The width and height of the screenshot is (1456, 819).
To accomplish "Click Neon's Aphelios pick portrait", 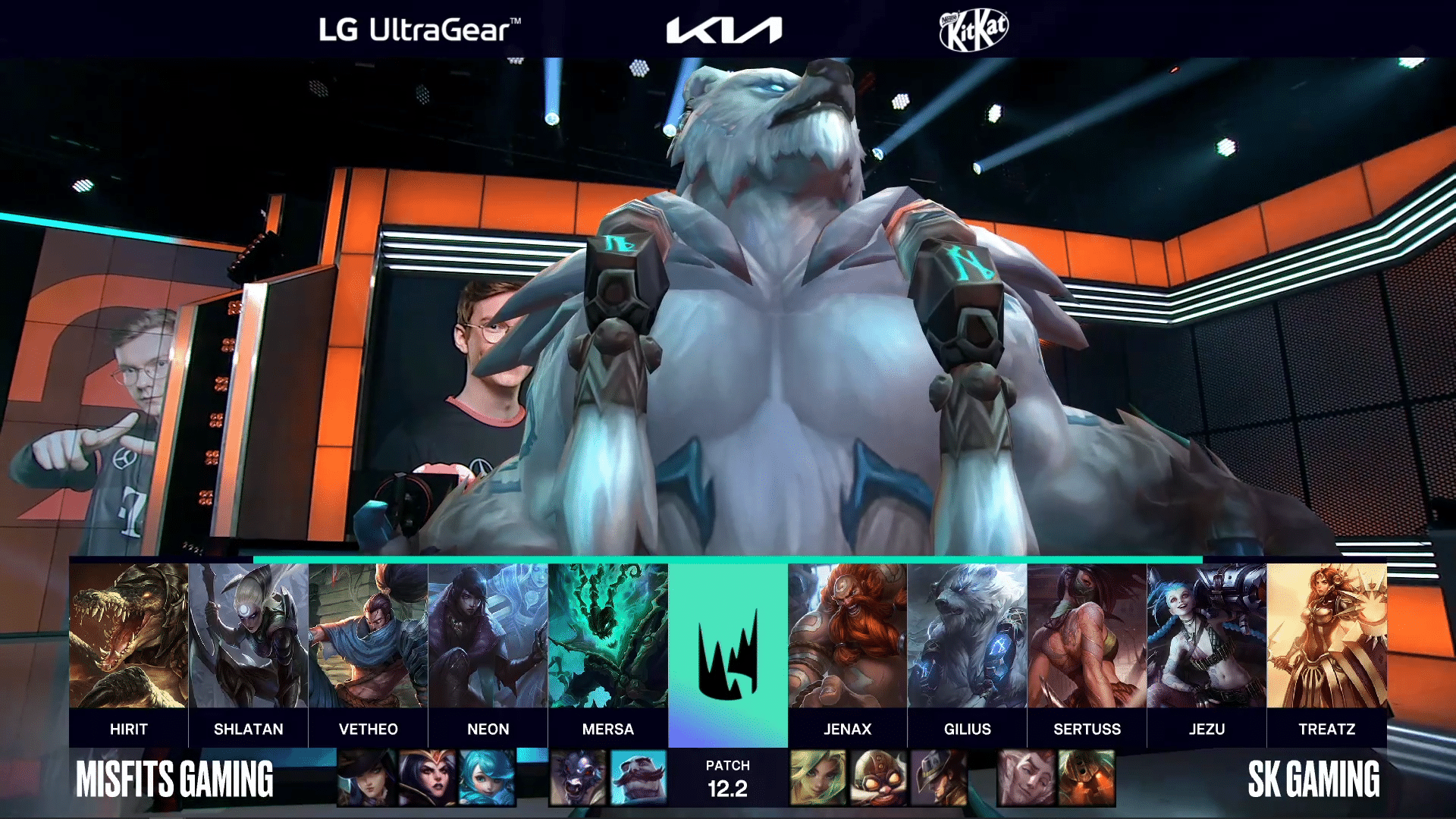I will [488, 635].
